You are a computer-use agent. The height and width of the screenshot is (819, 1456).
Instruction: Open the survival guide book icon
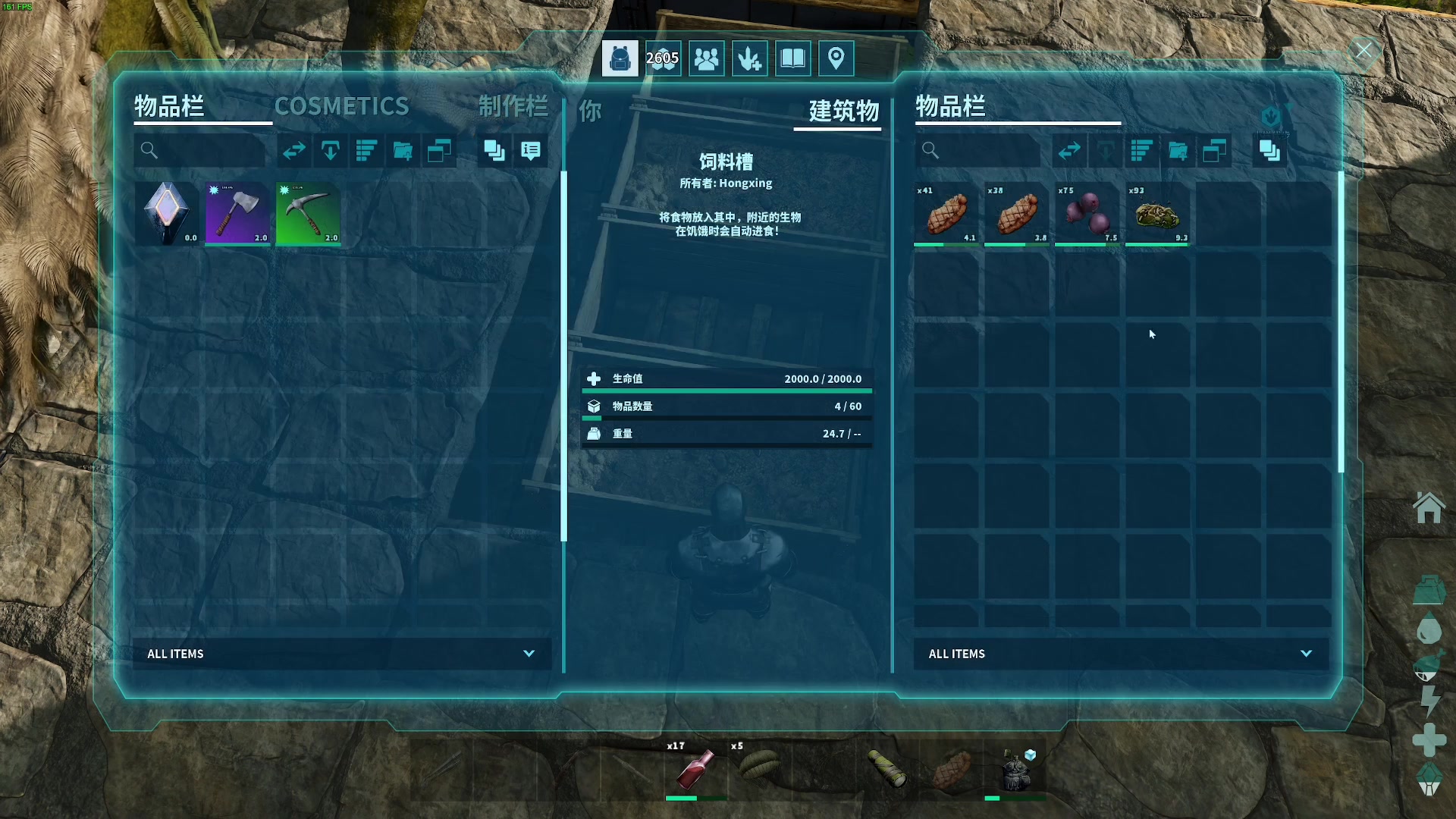pos(792,58)
